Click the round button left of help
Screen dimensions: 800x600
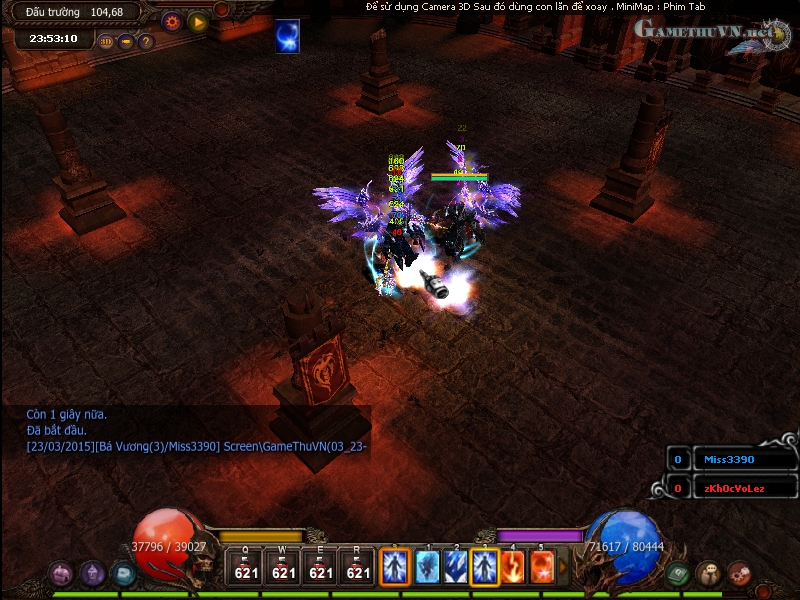point(126,42)
